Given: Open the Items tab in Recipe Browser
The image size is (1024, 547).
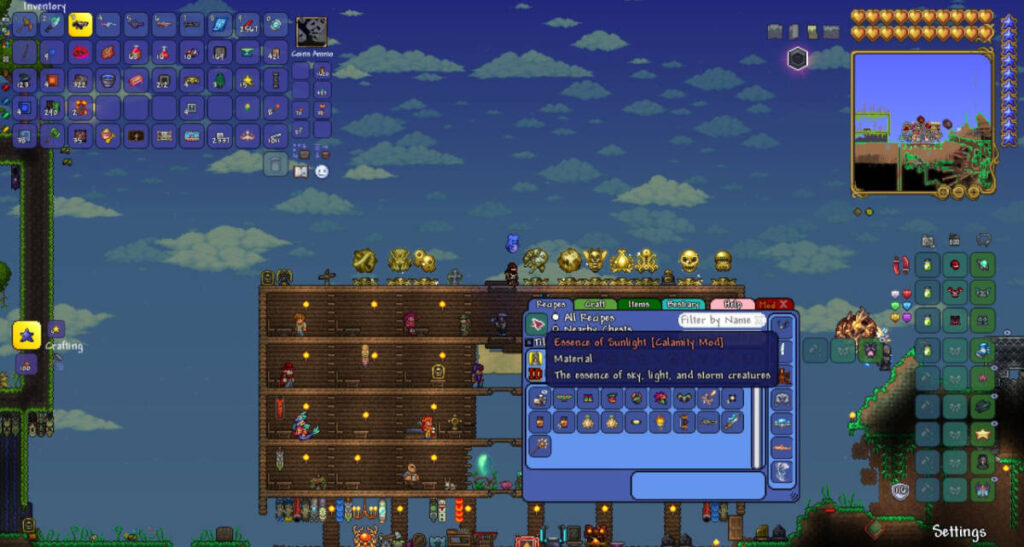Looking at the screenshot, I should pos(638,304).
